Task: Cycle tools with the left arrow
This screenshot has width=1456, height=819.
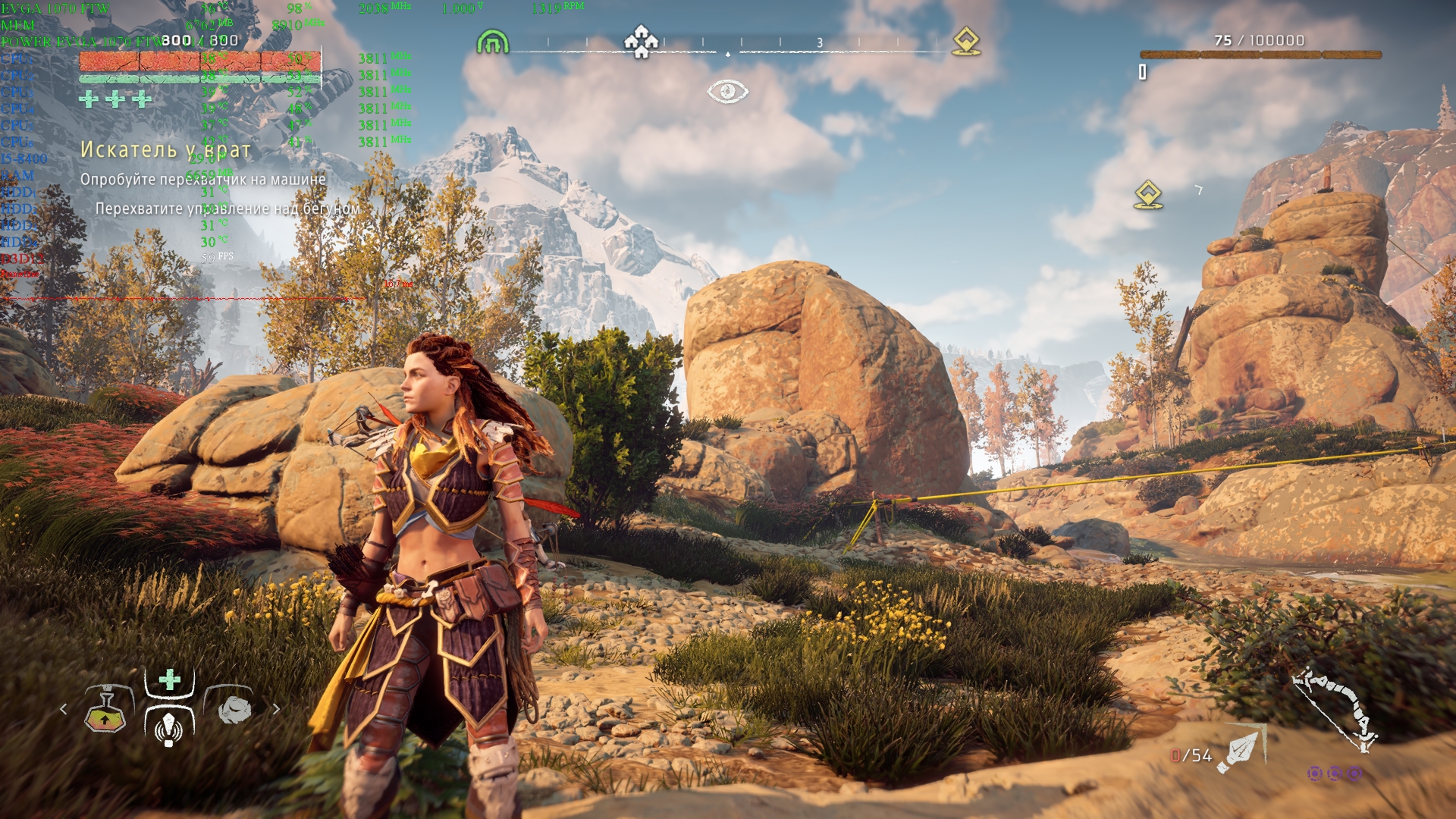Action: 64,709
